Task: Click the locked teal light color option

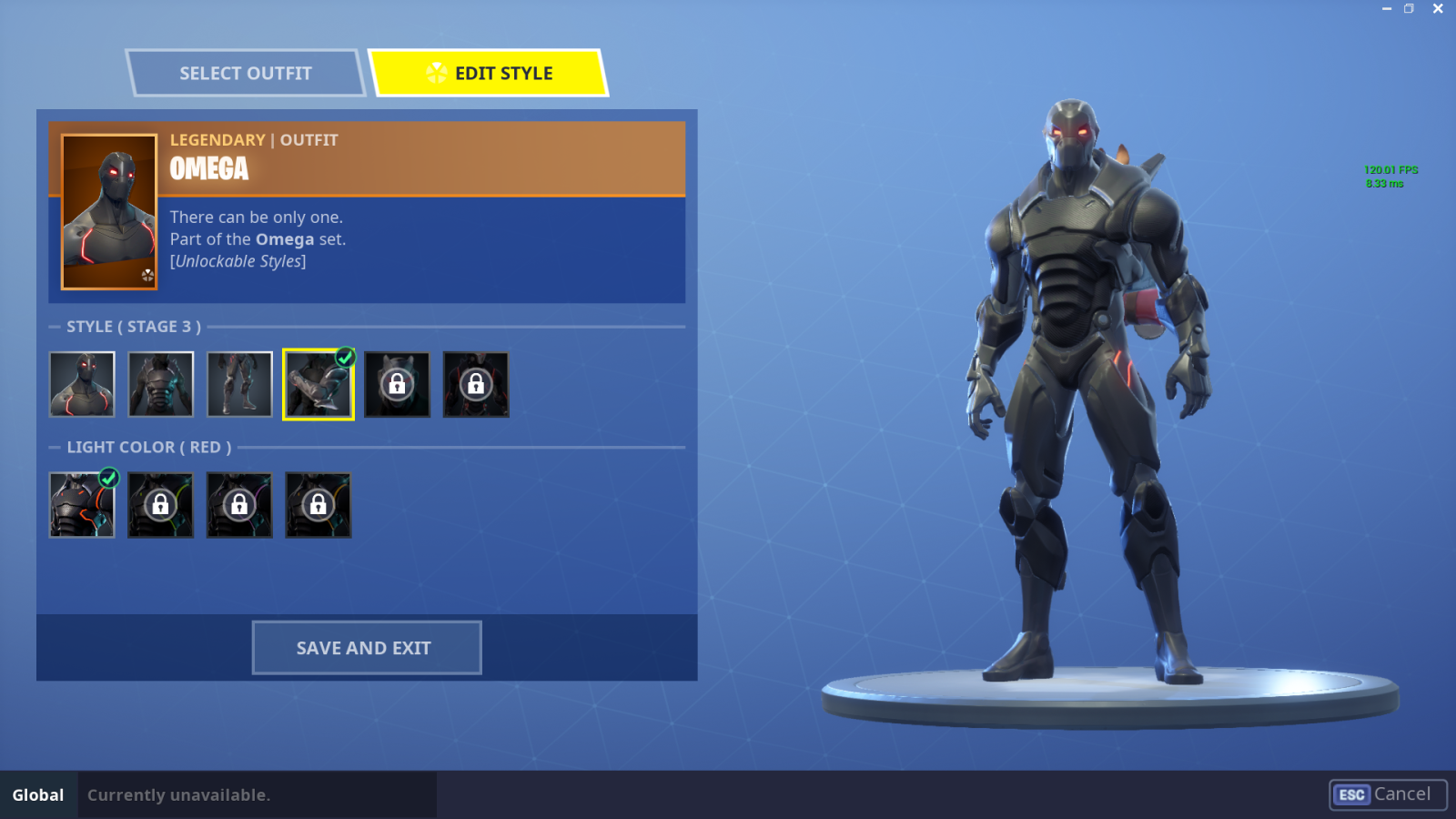Action: 238,505
